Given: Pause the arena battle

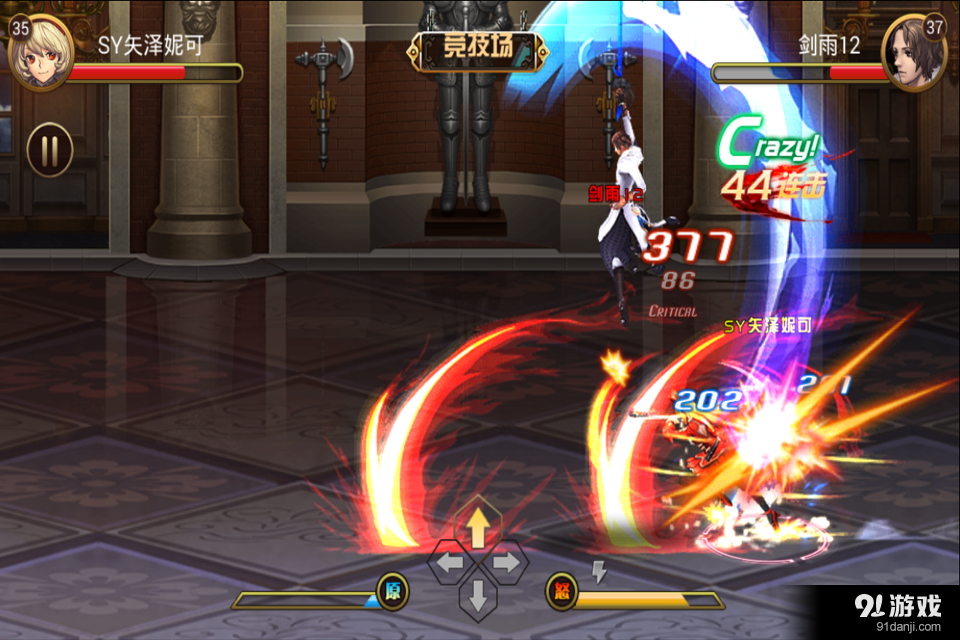Looking at the screenshot, I should tap(49, 150).
